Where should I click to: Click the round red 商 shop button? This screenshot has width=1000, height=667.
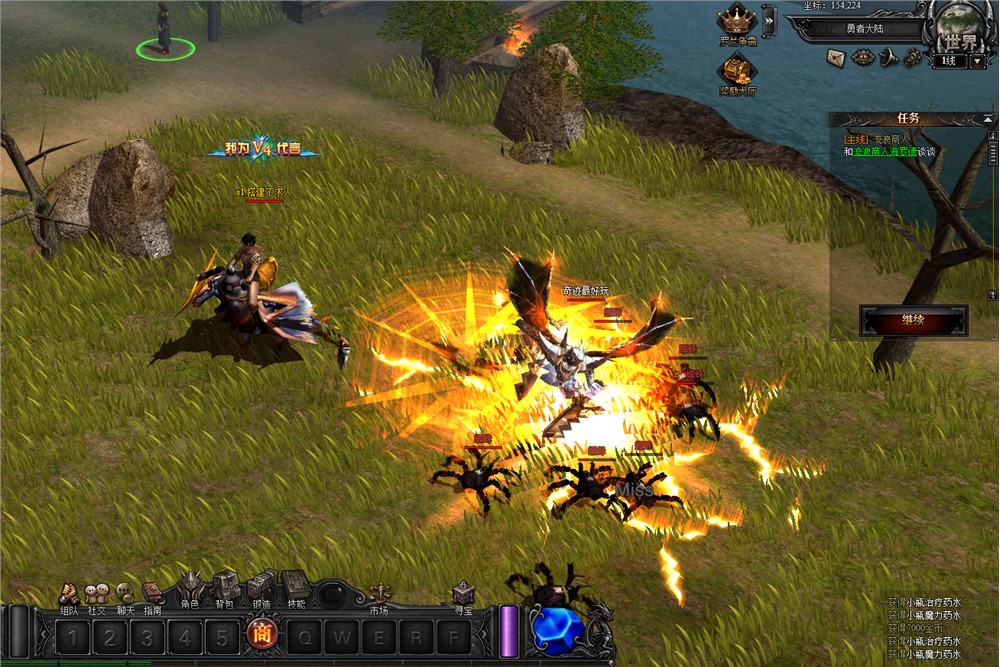pos(260,635)
